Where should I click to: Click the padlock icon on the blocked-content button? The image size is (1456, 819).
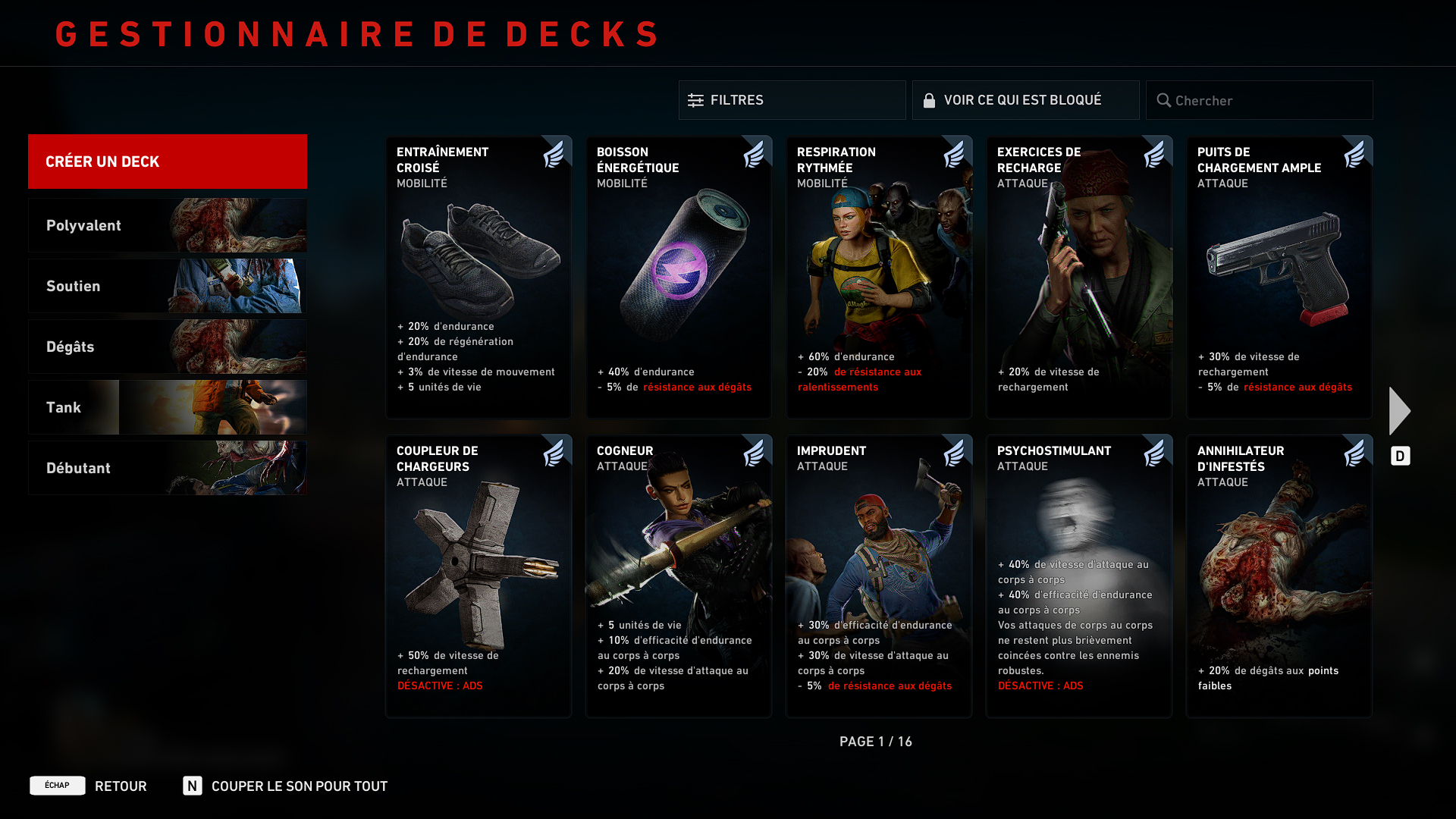pos(929,99)
